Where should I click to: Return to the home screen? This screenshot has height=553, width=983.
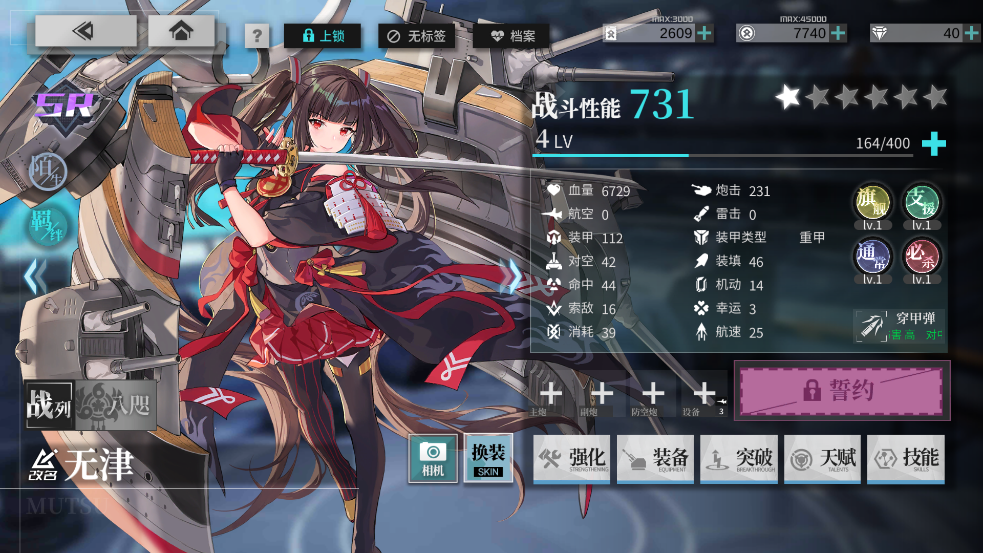pos(180,31)
